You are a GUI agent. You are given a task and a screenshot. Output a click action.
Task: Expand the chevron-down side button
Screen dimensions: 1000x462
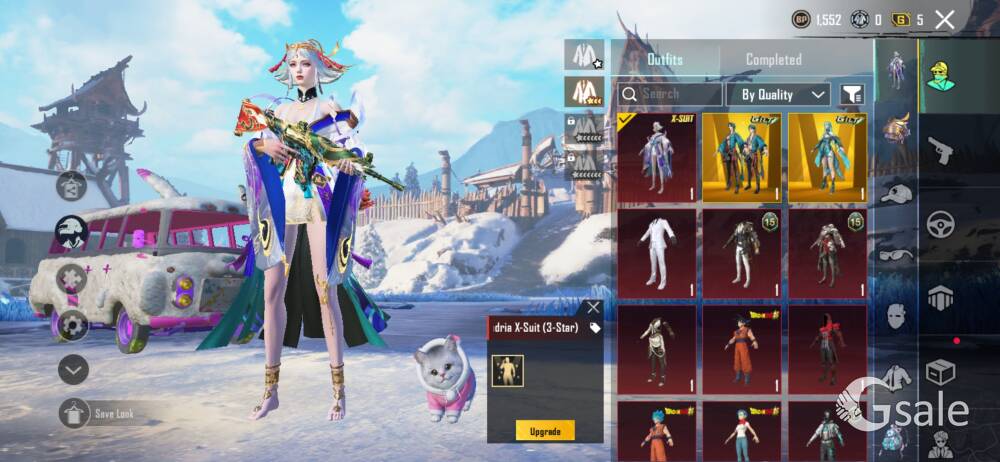point(73,369)
